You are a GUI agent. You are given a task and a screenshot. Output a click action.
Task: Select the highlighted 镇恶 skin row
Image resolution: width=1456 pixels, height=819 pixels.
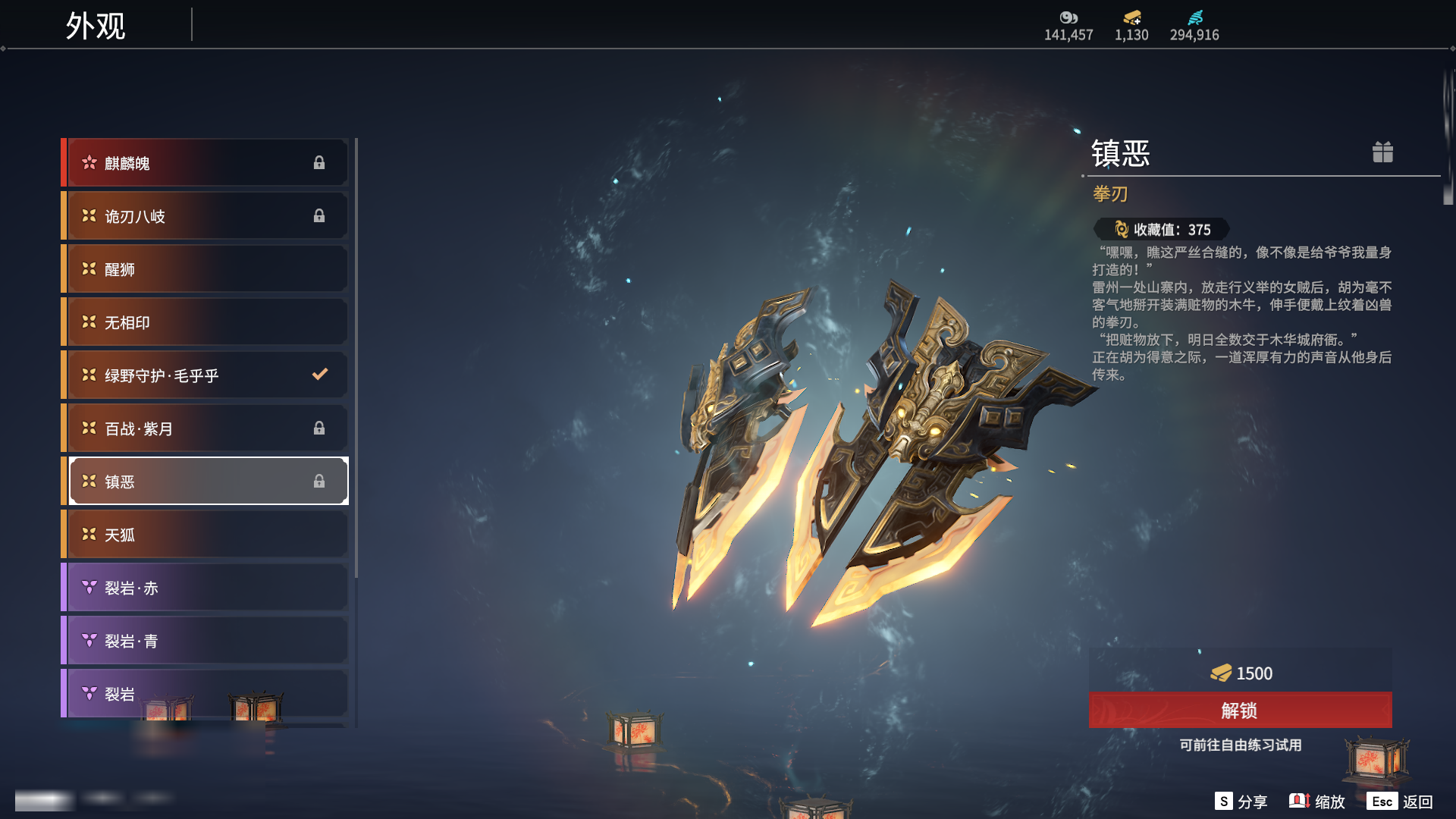pyautogui.click(x=206, y=482)
